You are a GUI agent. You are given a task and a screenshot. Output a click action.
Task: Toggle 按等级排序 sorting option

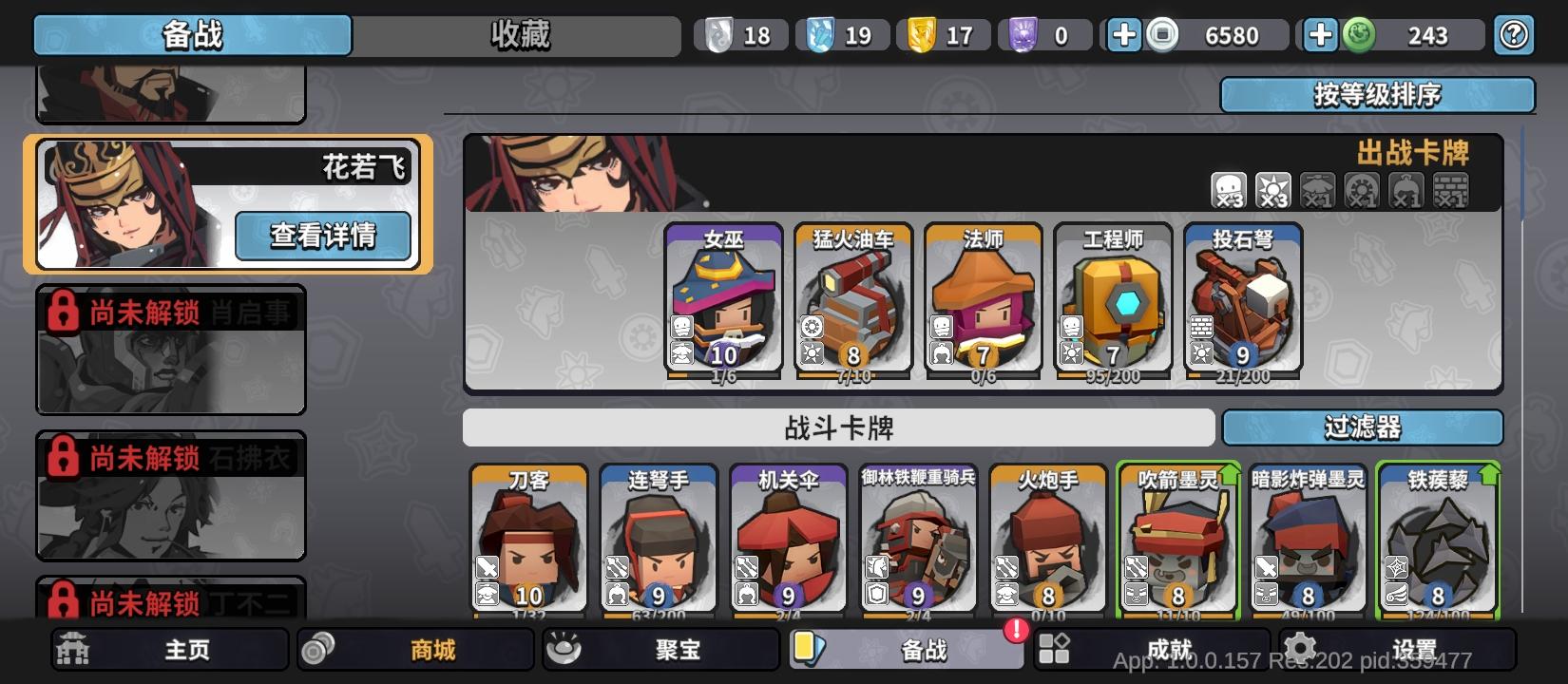click(1378, 95)
